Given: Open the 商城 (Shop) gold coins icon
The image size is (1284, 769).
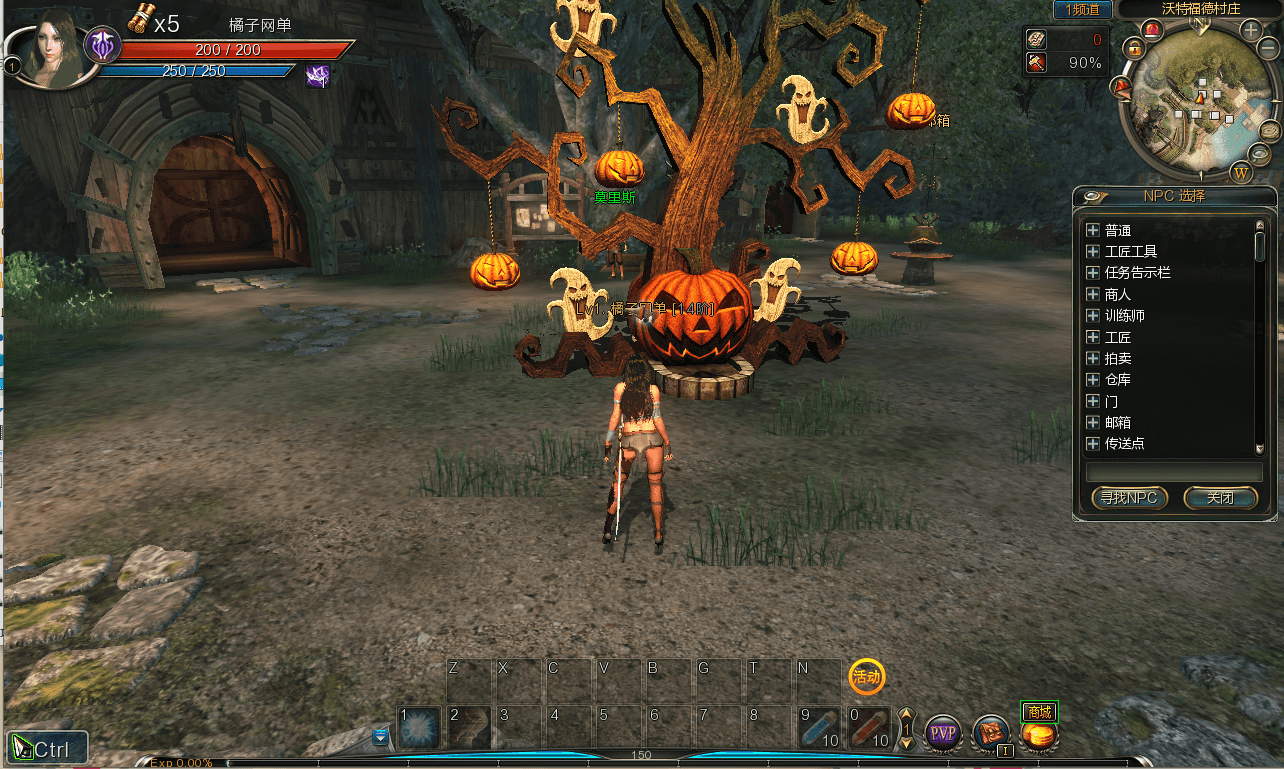Looking at the screenshot, I should [x=1039, y=735].
